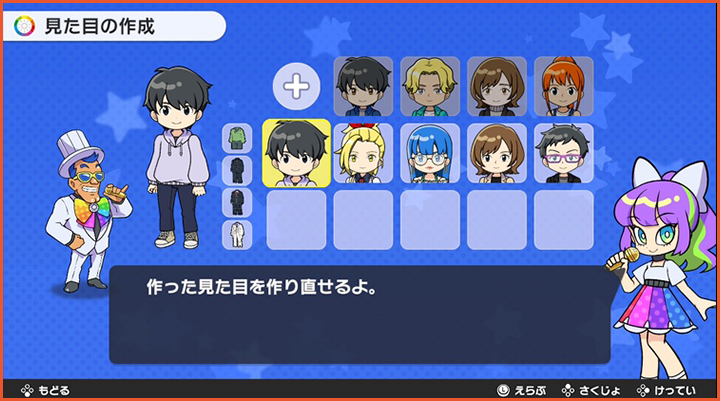Select the white suit outfit icon
Screen dimensions: 720x401
click(237, 235)
